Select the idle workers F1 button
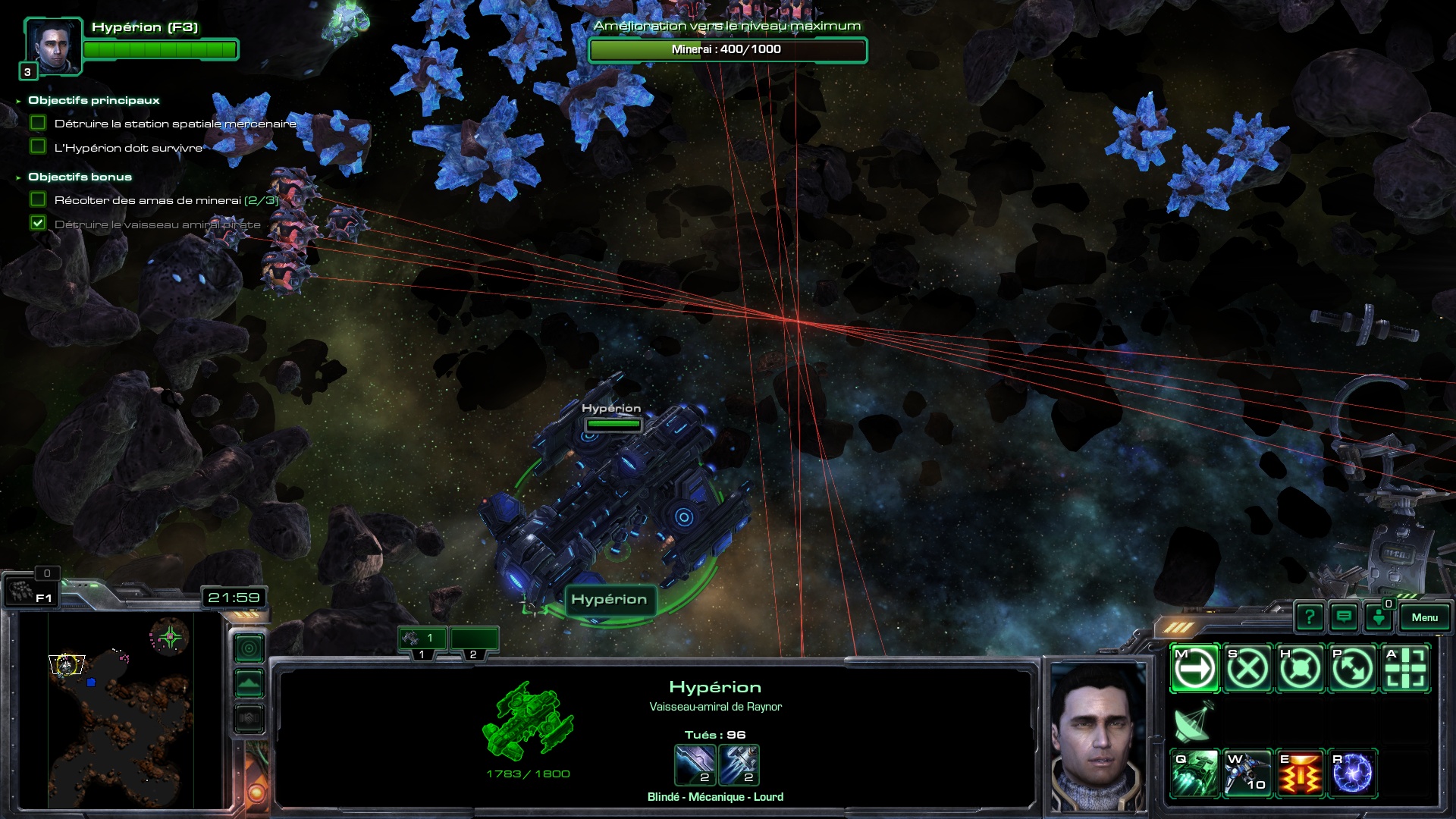 point(32,591)
